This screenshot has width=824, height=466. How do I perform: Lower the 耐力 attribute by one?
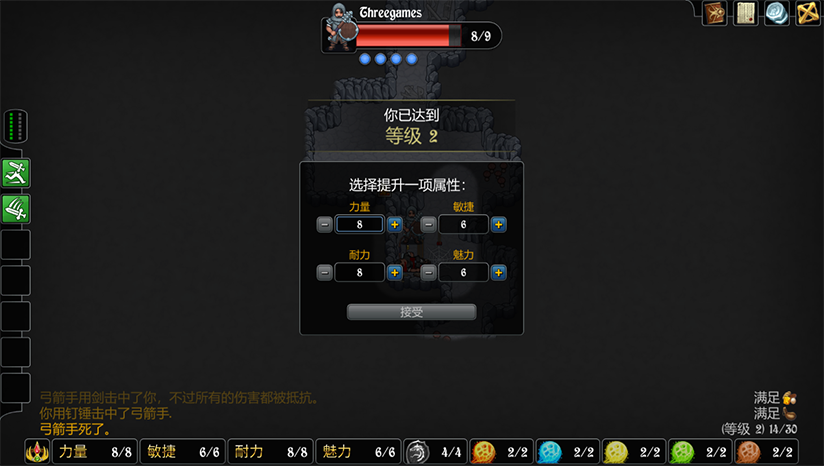[x=325, y=272]
